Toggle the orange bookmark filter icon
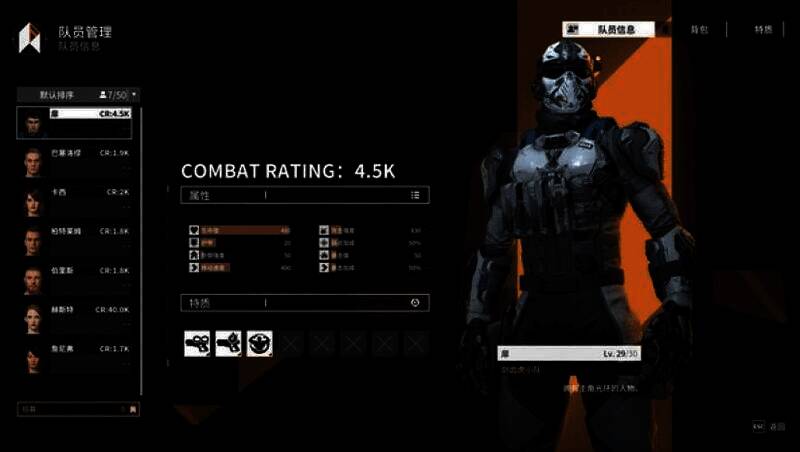Viewport: 800px width, 452px height. pos(134,408)
